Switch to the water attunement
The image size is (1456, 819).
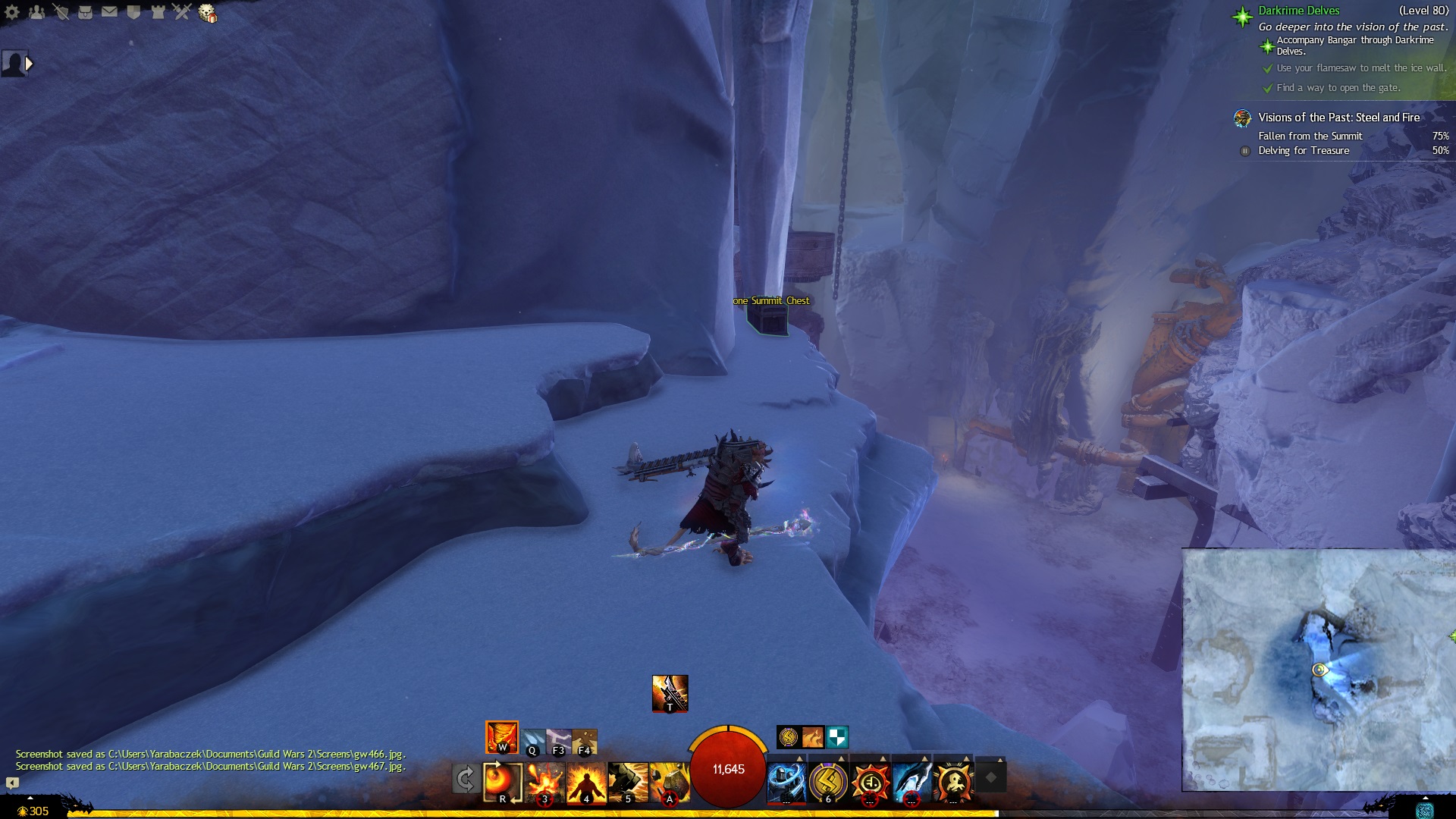[x=532, y=741]
